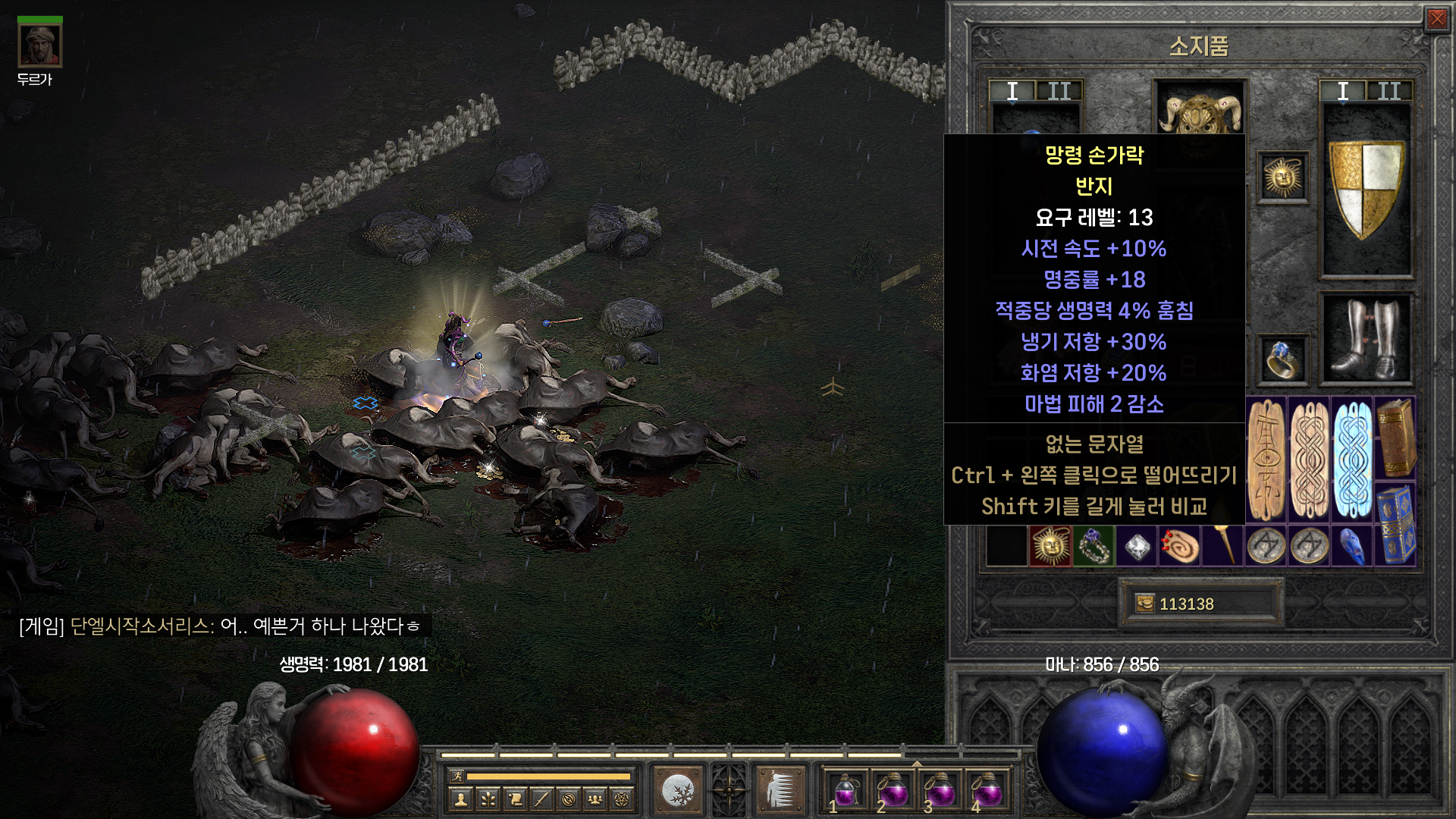
Task: Click the gold coin button
Action: (x=1144, y=604)
